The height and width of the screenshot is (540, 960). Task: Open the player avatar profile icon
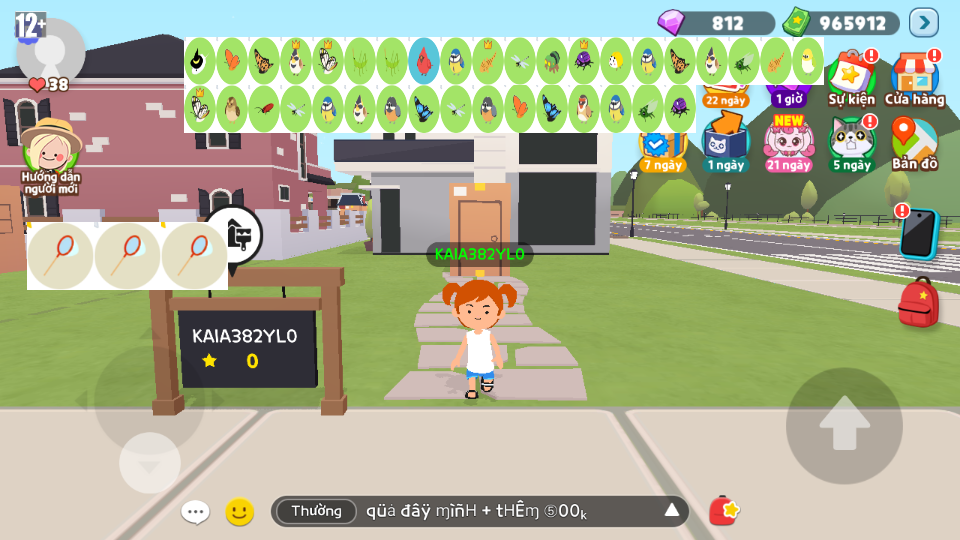pyautogui.click(x=50, y=50)
